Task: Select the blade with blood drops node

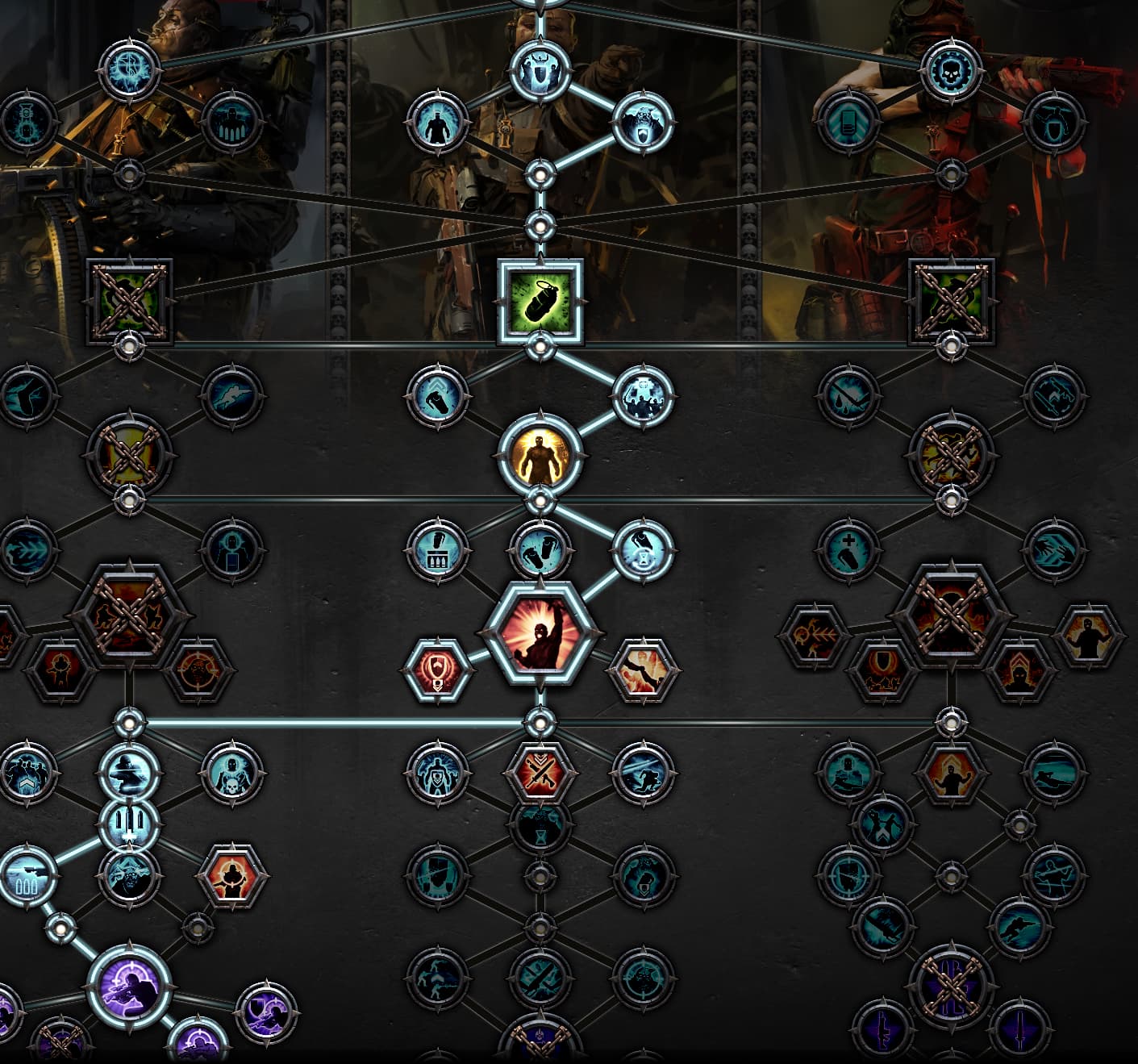Action: point(848,394)
